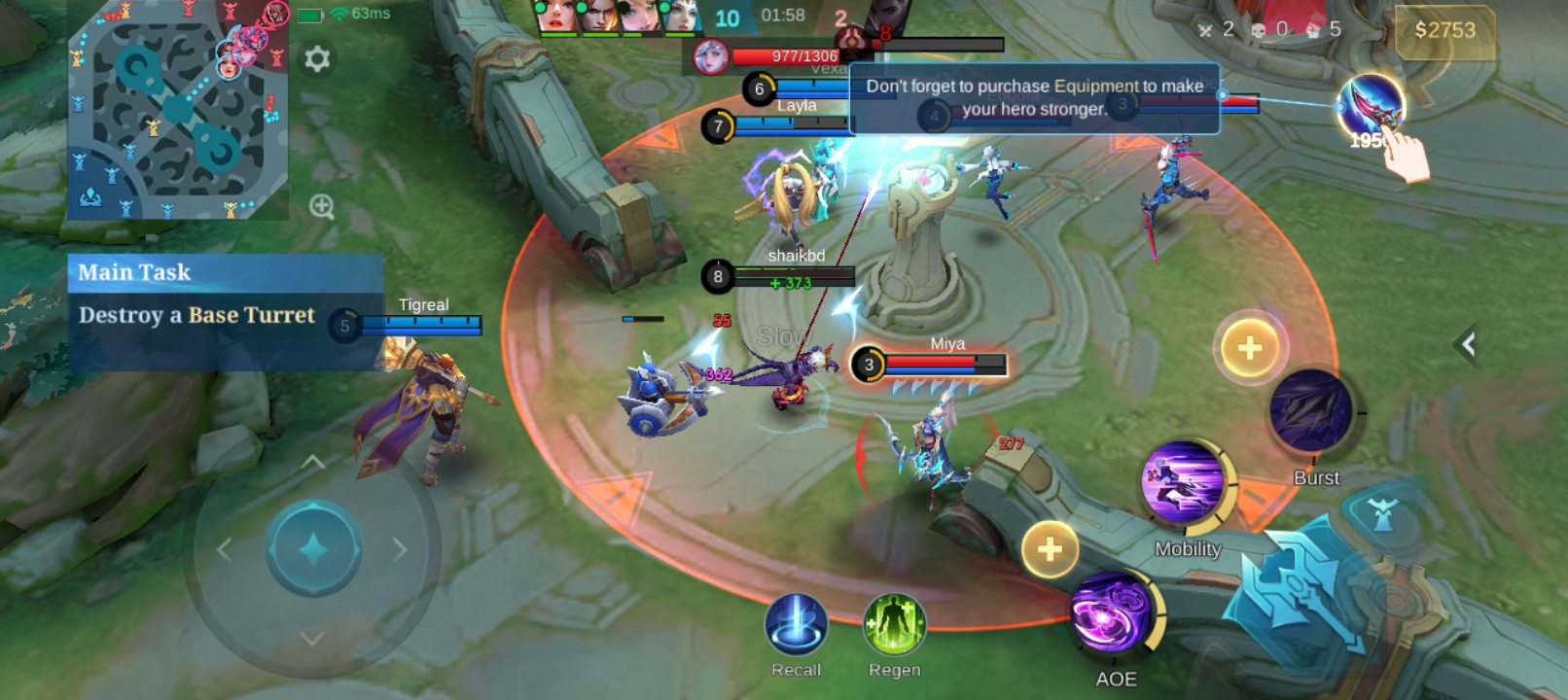
Task: Tap the magnifier zoom button below minimap
Action: 322,206
